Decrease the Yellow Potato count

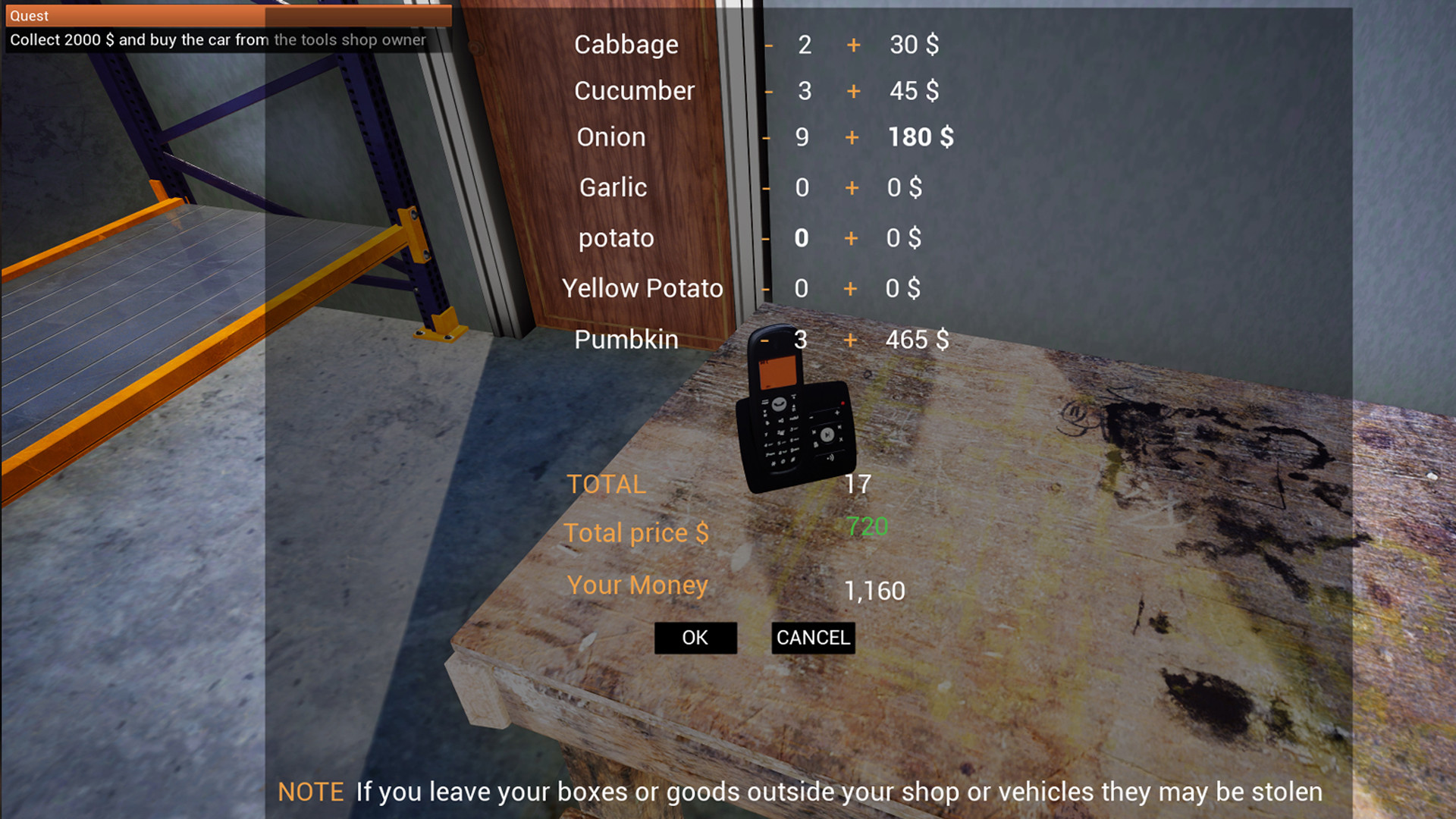765,289
